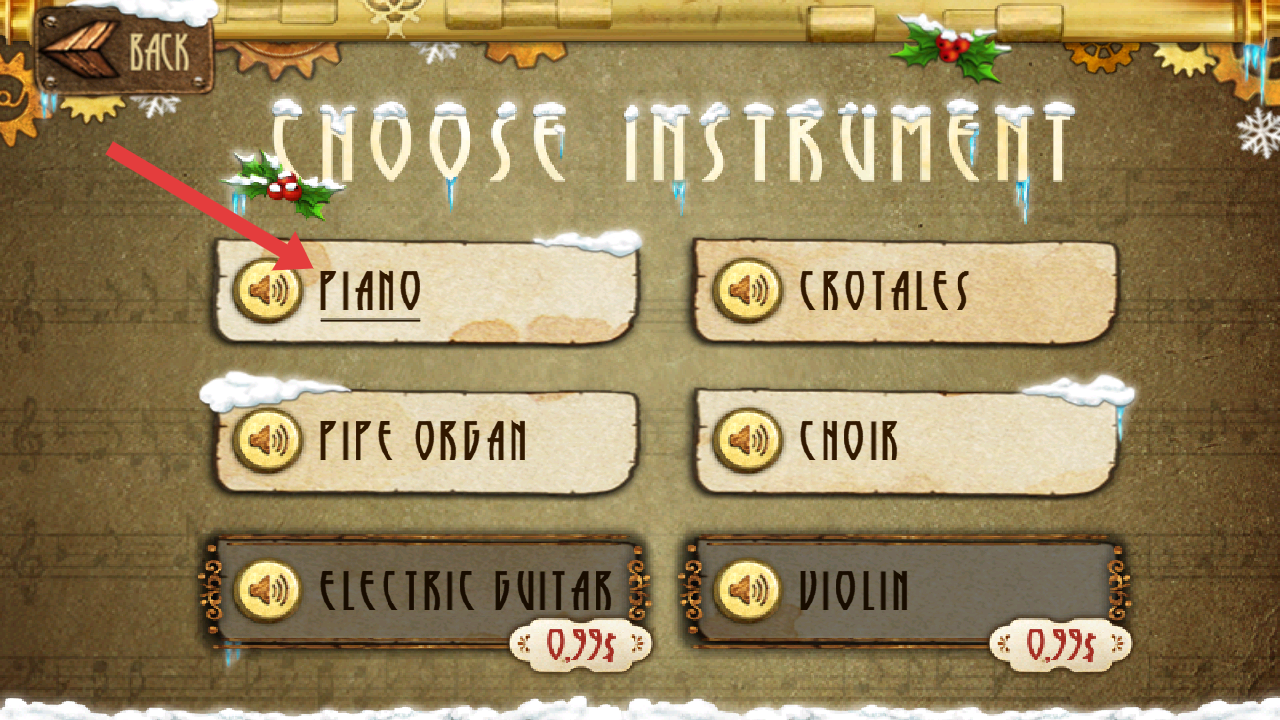Pick the Pipe Organ instrument
The width and height of the screenshot is (1280, 720).
[x=450, y=441]
